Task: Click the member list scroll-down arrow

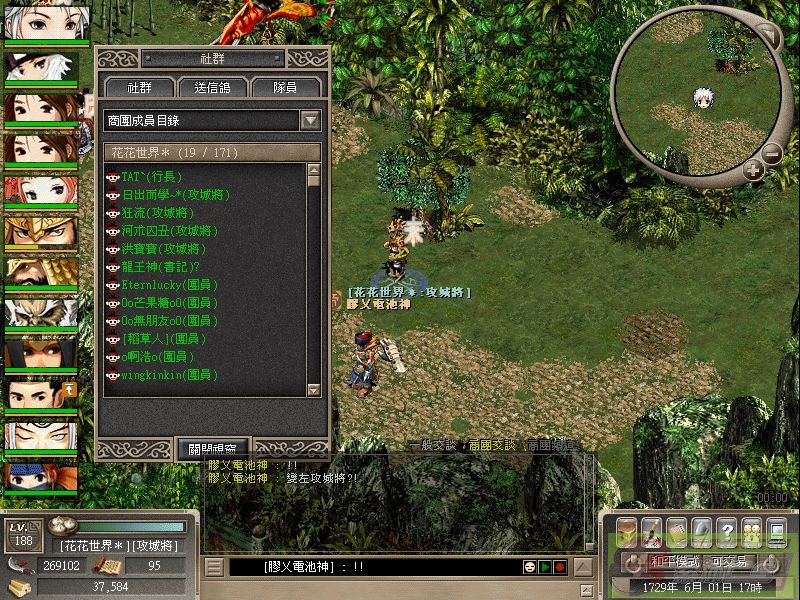Action: (x=312, y=390)
